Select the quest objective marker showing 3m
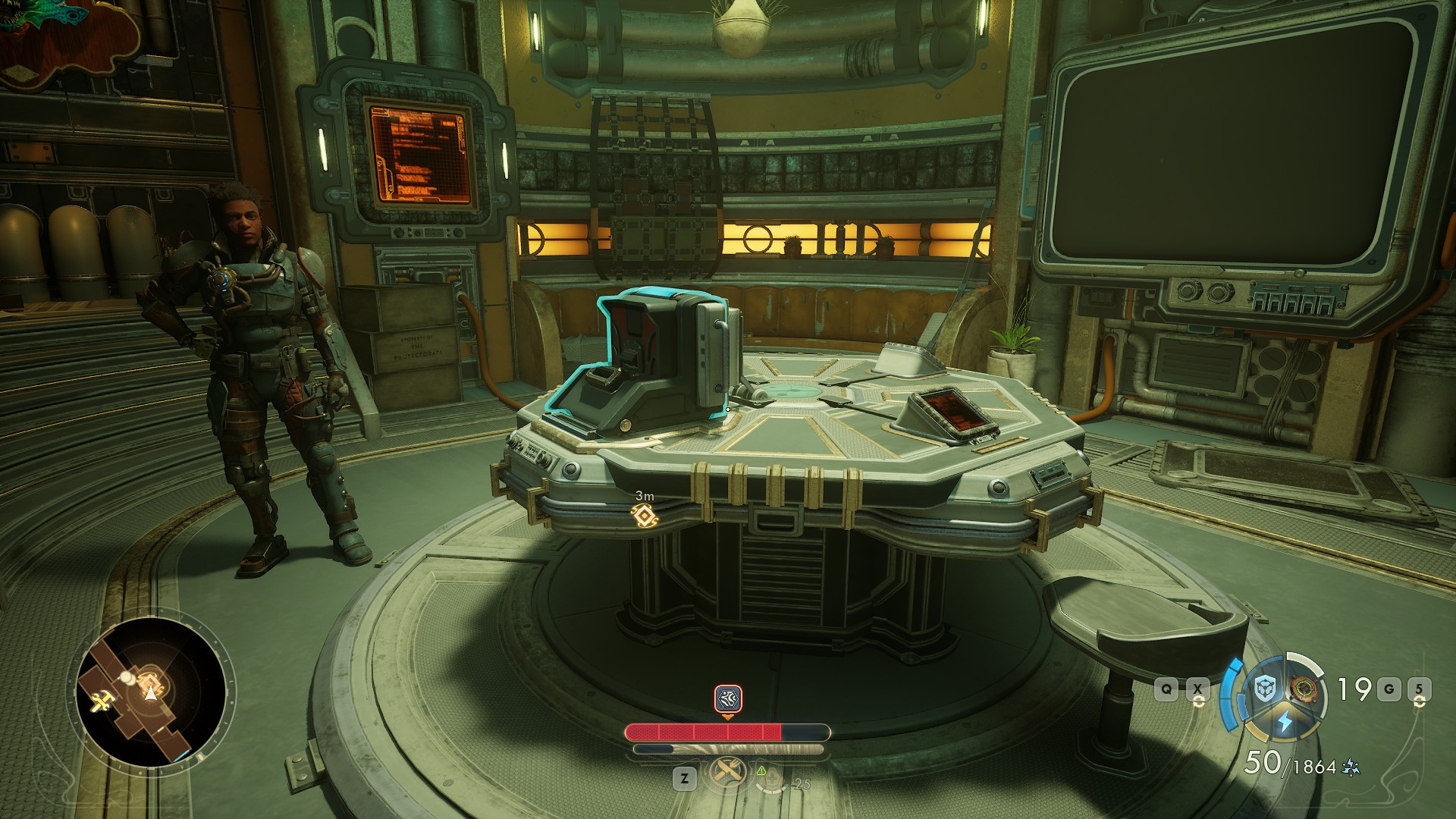The width and height of the screenshot is (1456, 819). tap(644, 516)
